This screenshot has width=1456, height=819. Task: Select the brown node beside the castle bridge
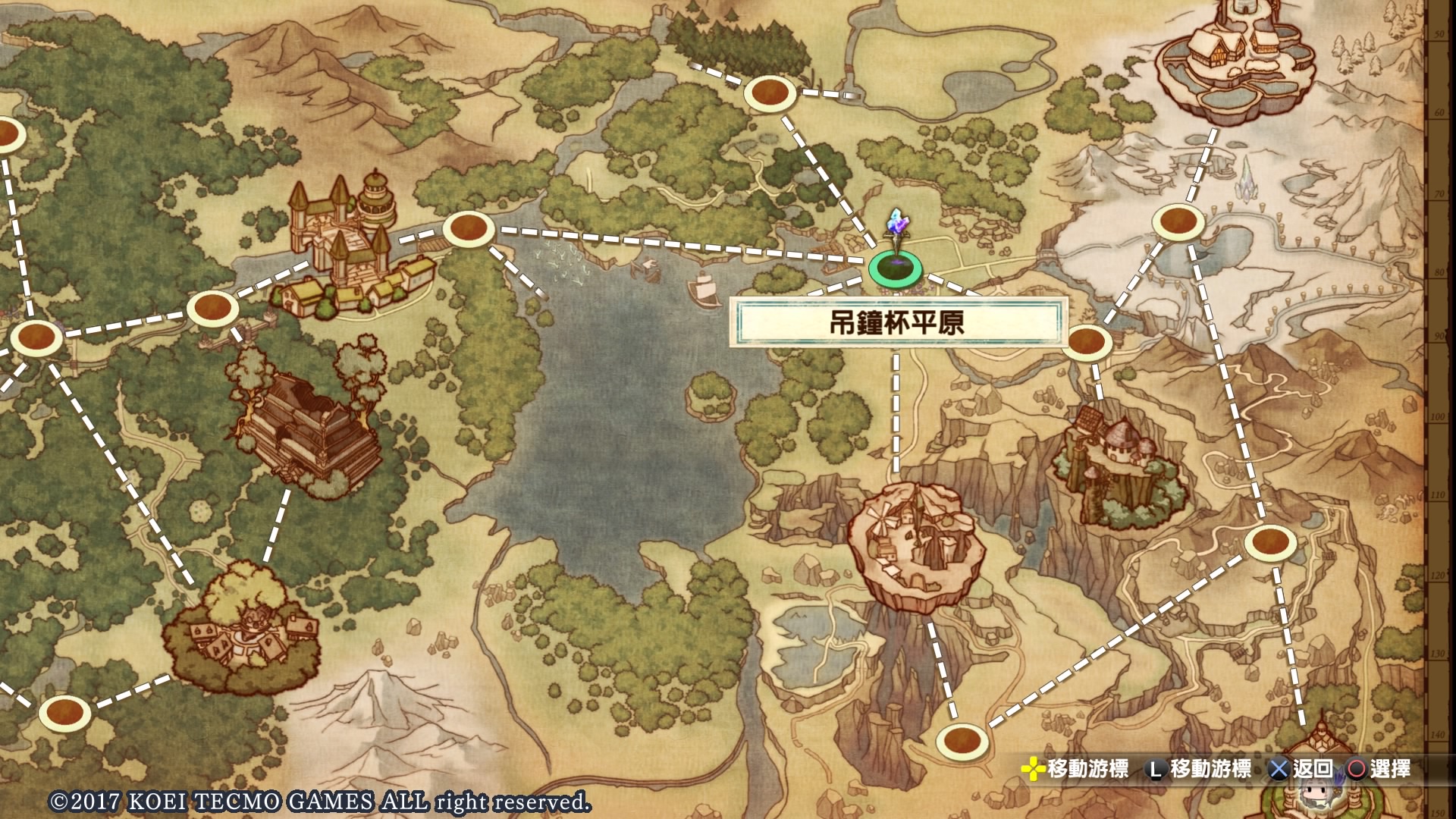coord(469,228)
